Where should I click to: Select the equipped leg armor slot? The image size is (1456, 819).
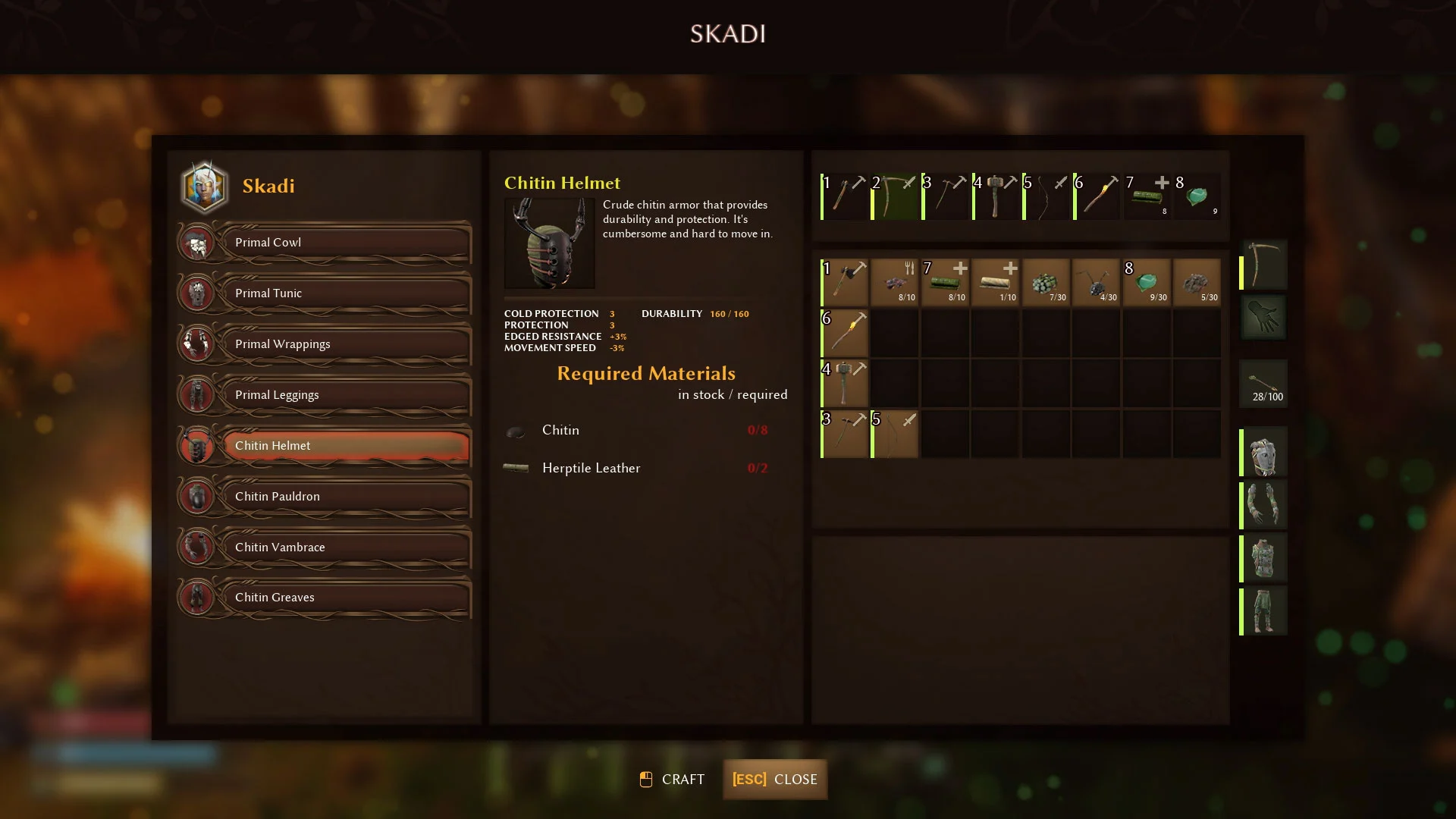pos(1264,611)
